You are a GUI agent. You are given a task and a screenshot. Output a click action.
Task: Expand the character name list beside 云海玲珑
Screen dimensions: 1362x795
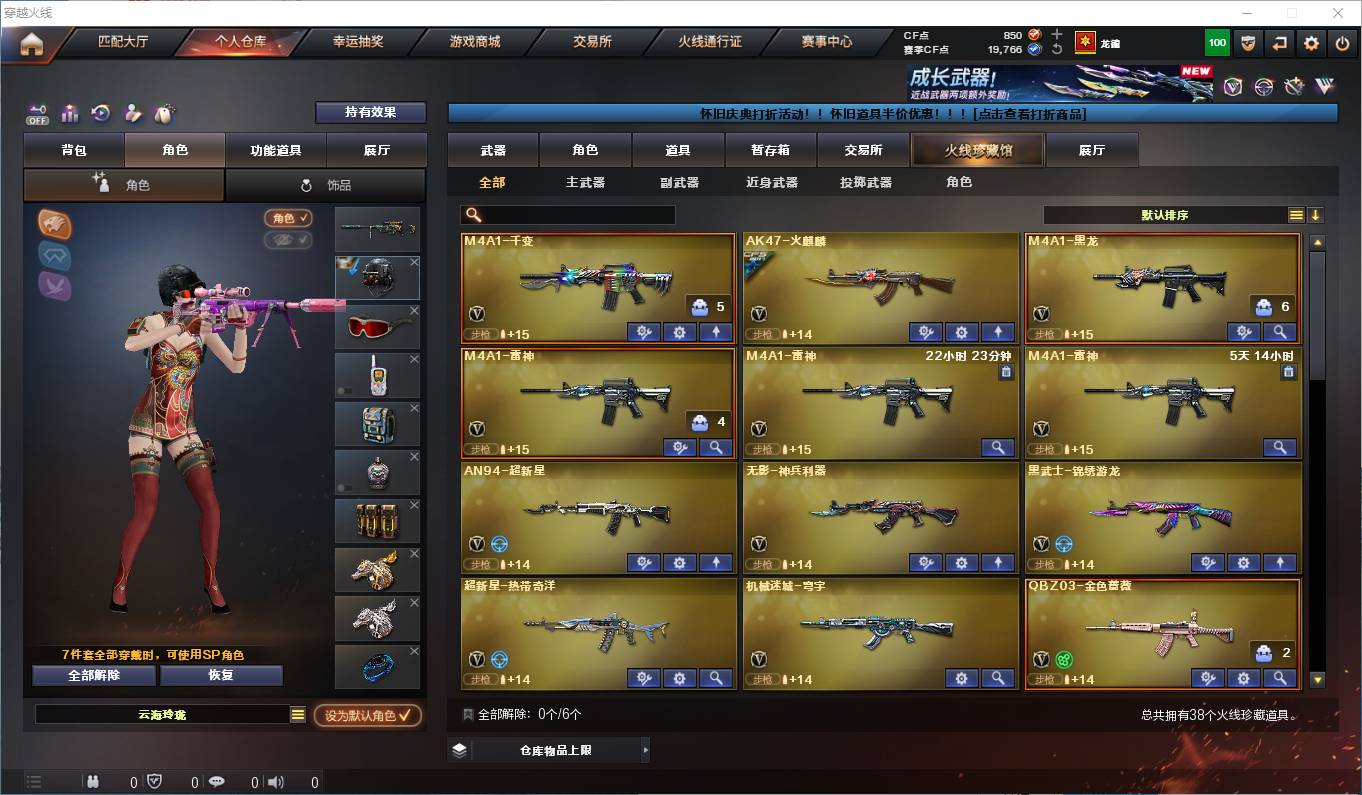pos(297,713)
